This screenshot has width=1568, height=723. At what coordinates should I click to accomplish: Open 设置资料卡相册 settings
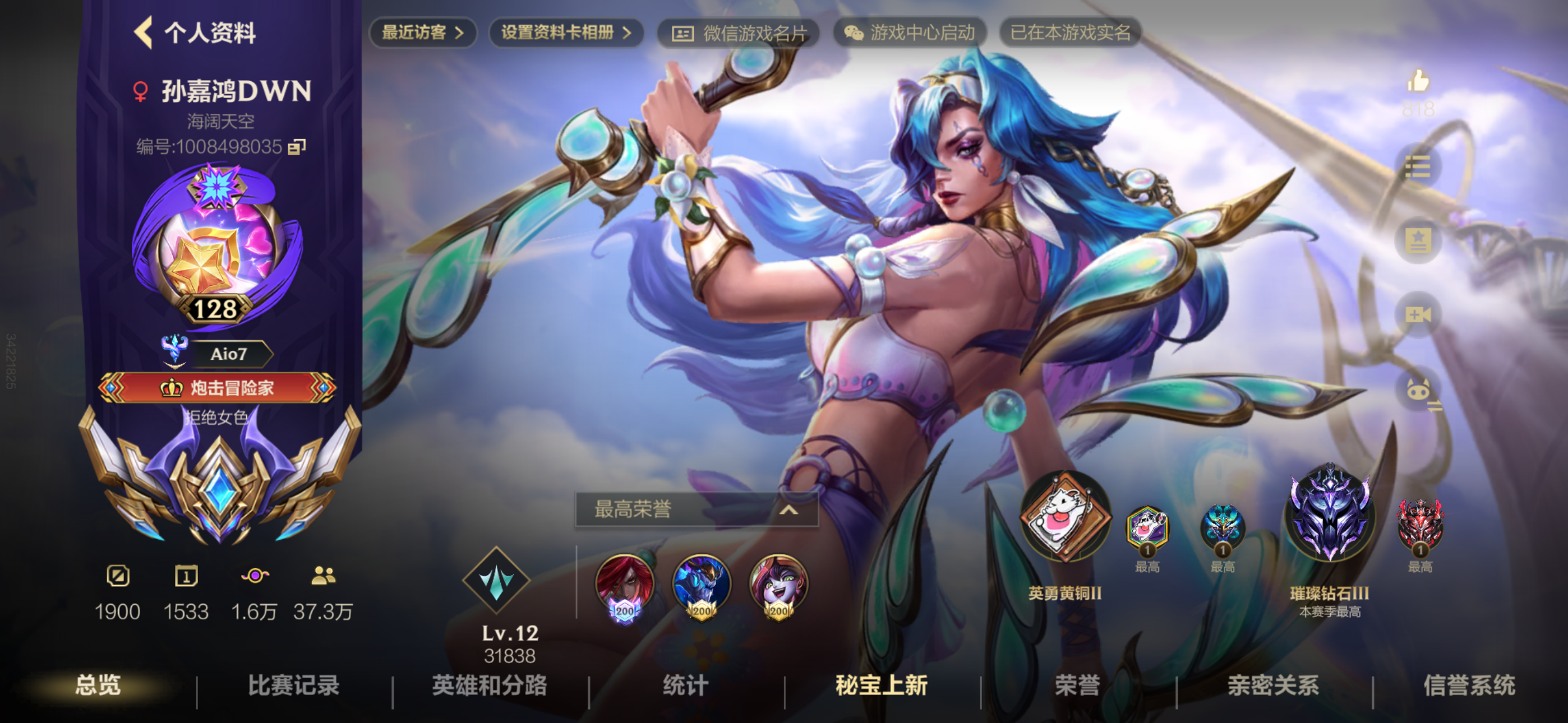pos(566,34)
